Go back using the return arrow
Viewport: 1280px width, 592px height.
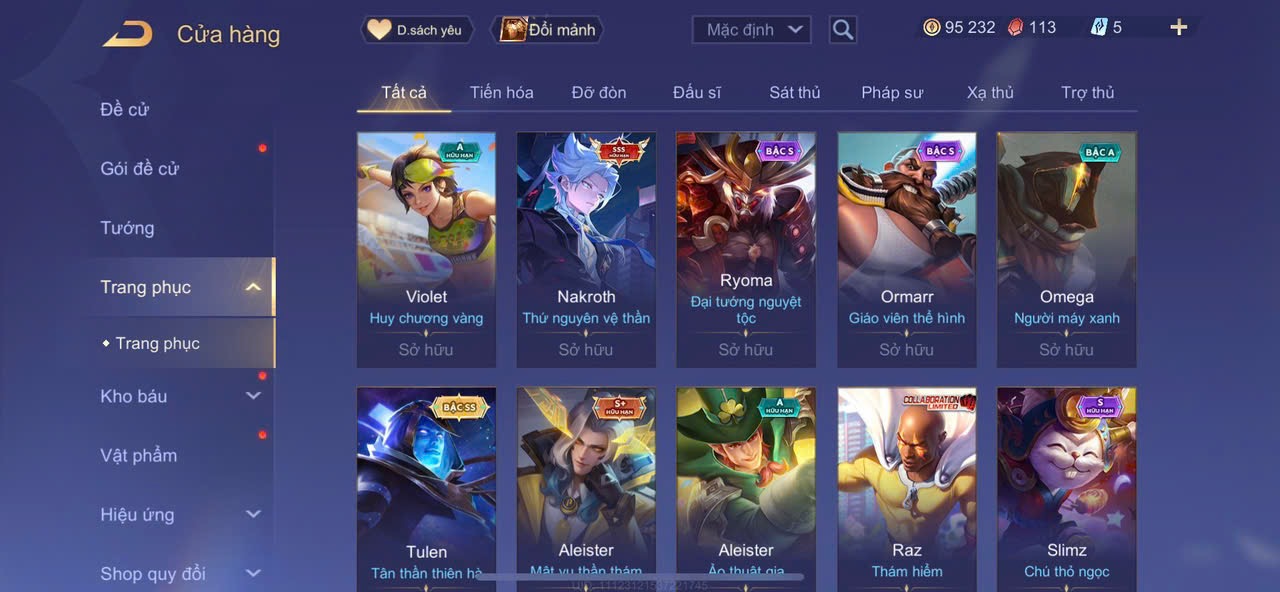127,34
